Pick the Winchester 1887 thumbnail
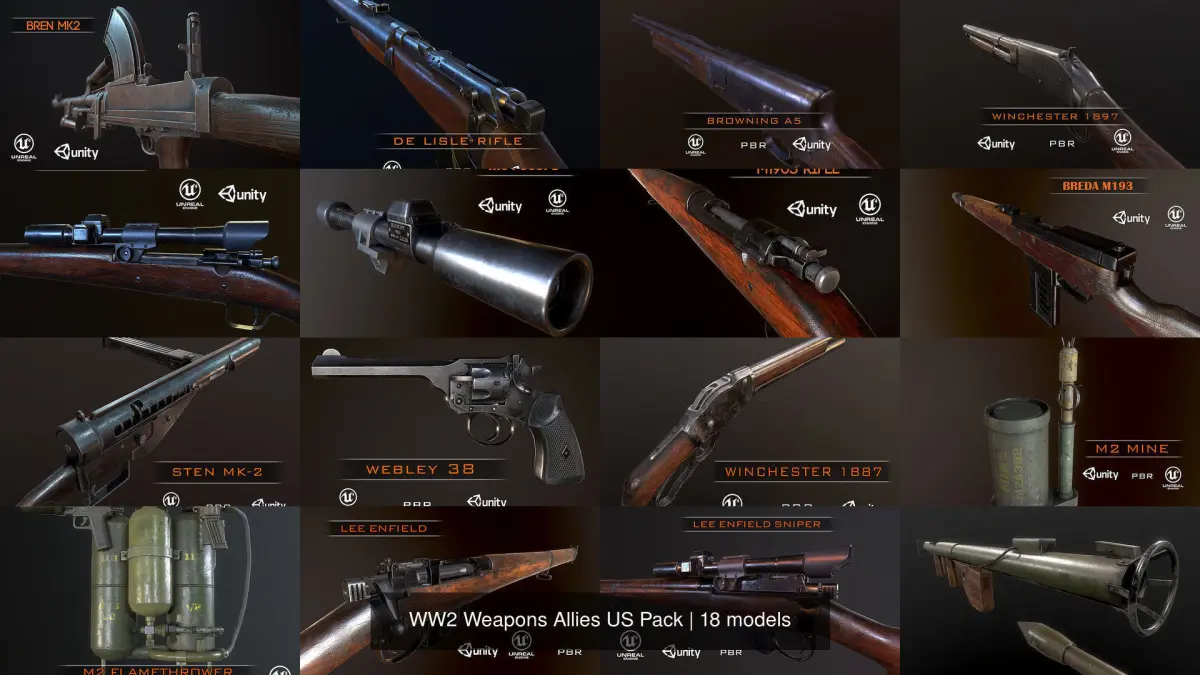The image size is (1200, 675). pos(750,421)
